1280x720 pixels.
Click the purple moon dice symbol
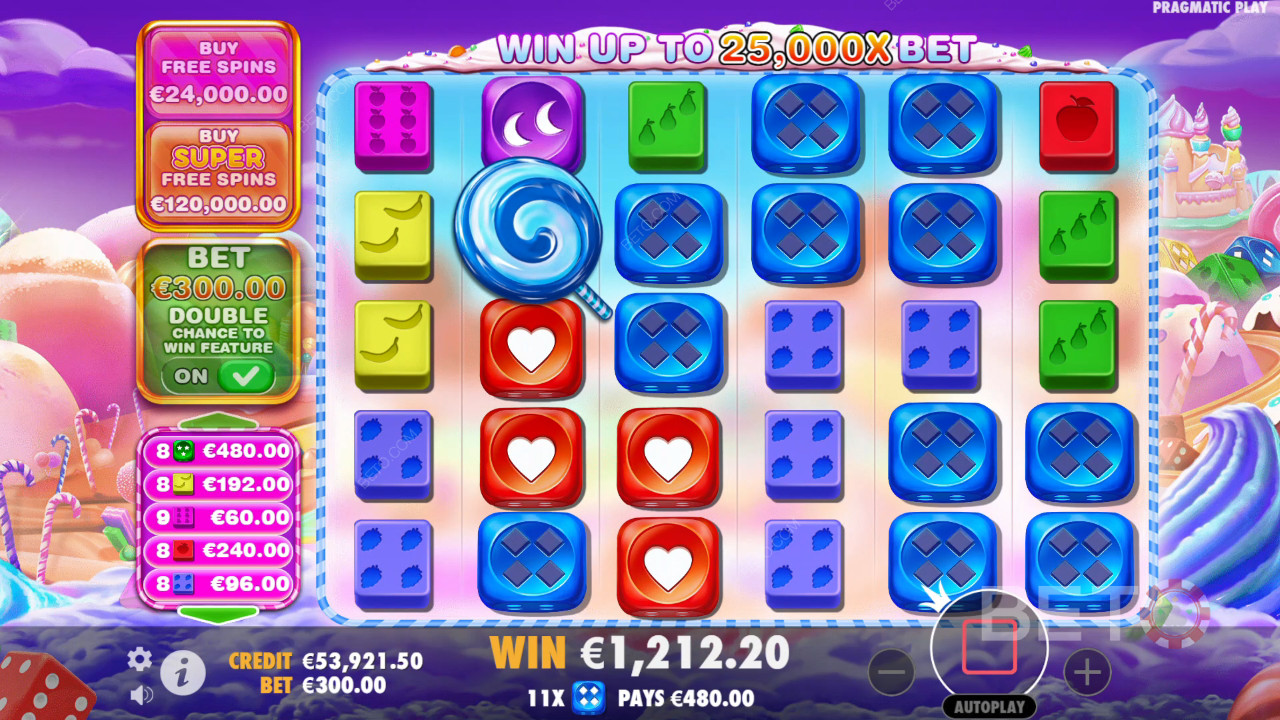(533, 120)
